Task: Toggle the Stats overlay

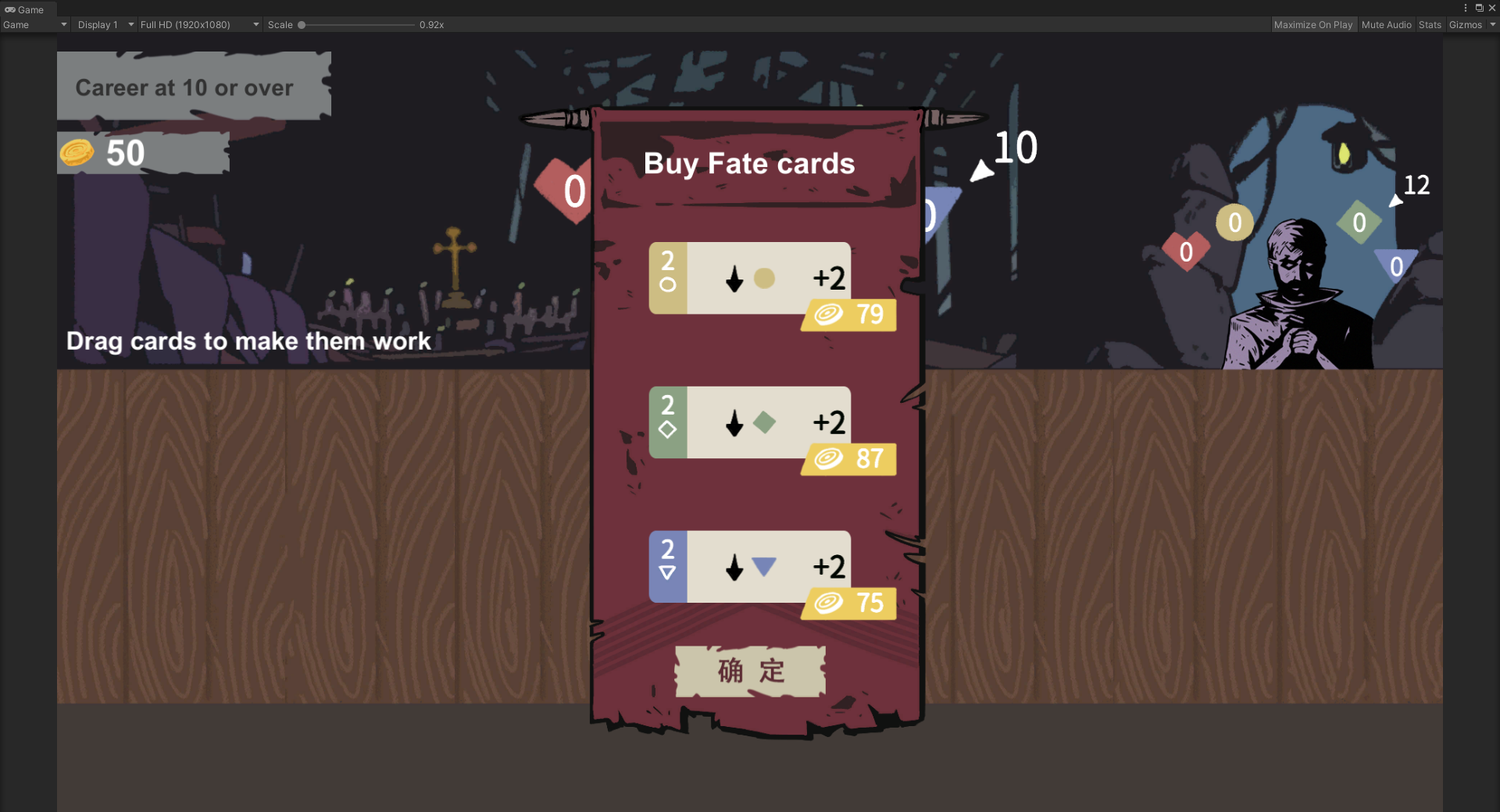Action: coord(1430,24)
